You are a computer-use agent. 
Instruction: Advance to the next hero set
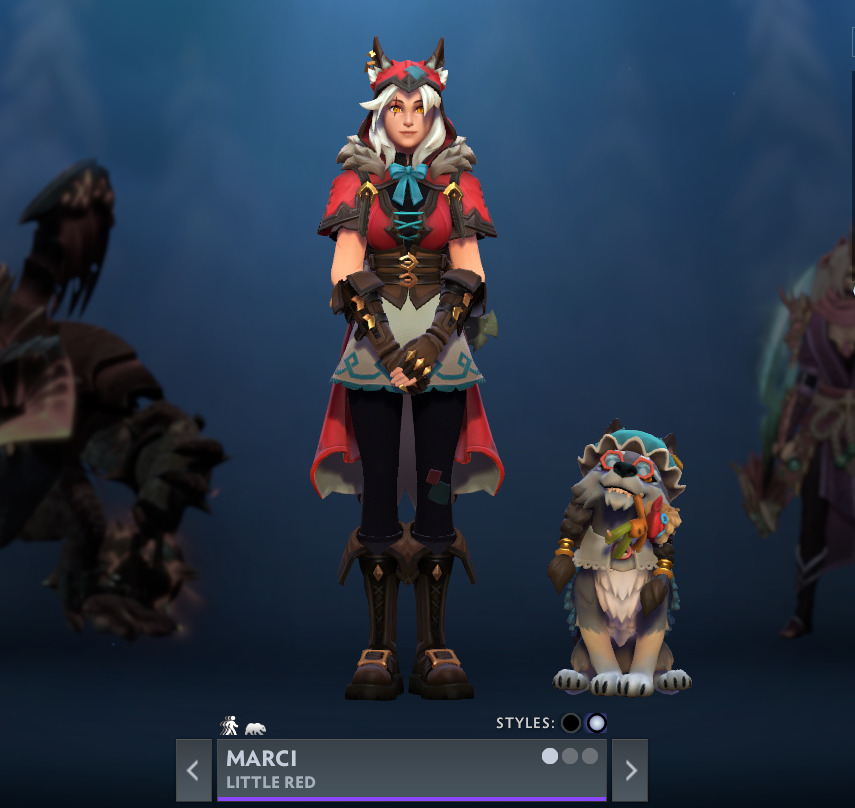630,770
